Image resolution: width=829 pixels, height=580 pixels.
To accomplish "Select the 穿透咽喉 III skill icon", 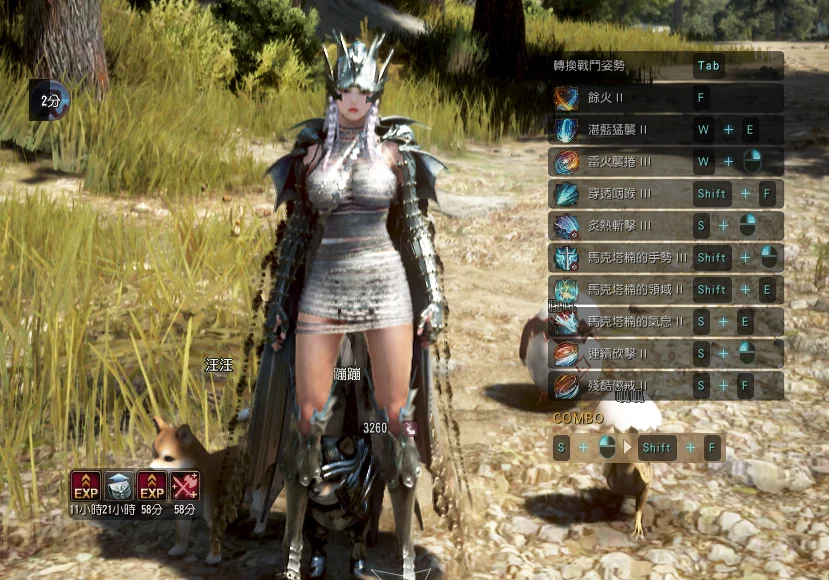I will click(x=566, y=194).
